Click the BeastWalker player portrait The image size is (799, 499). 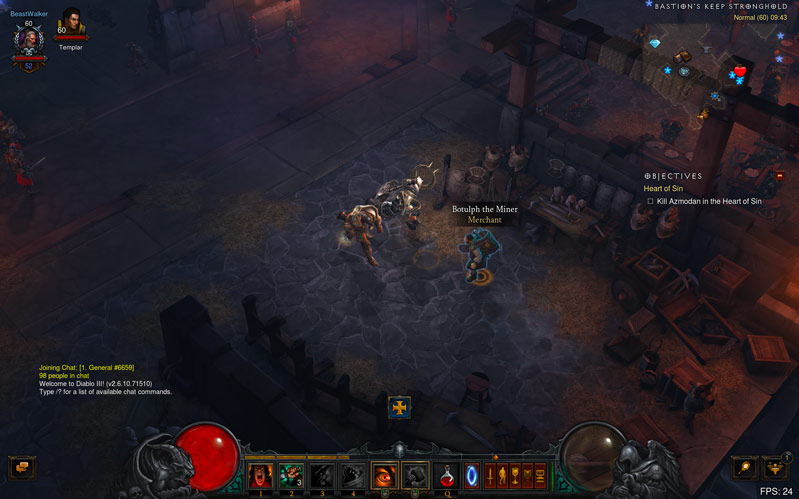tap(29, 41)
